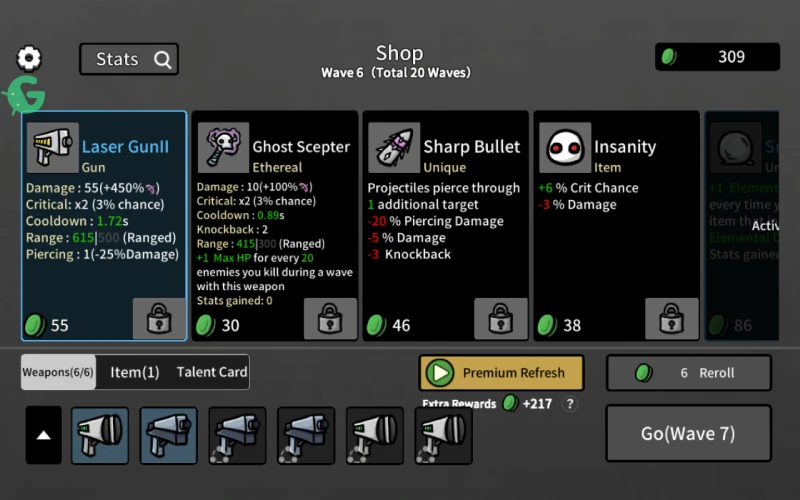Lock the Ghost Scepter offer

331,319
